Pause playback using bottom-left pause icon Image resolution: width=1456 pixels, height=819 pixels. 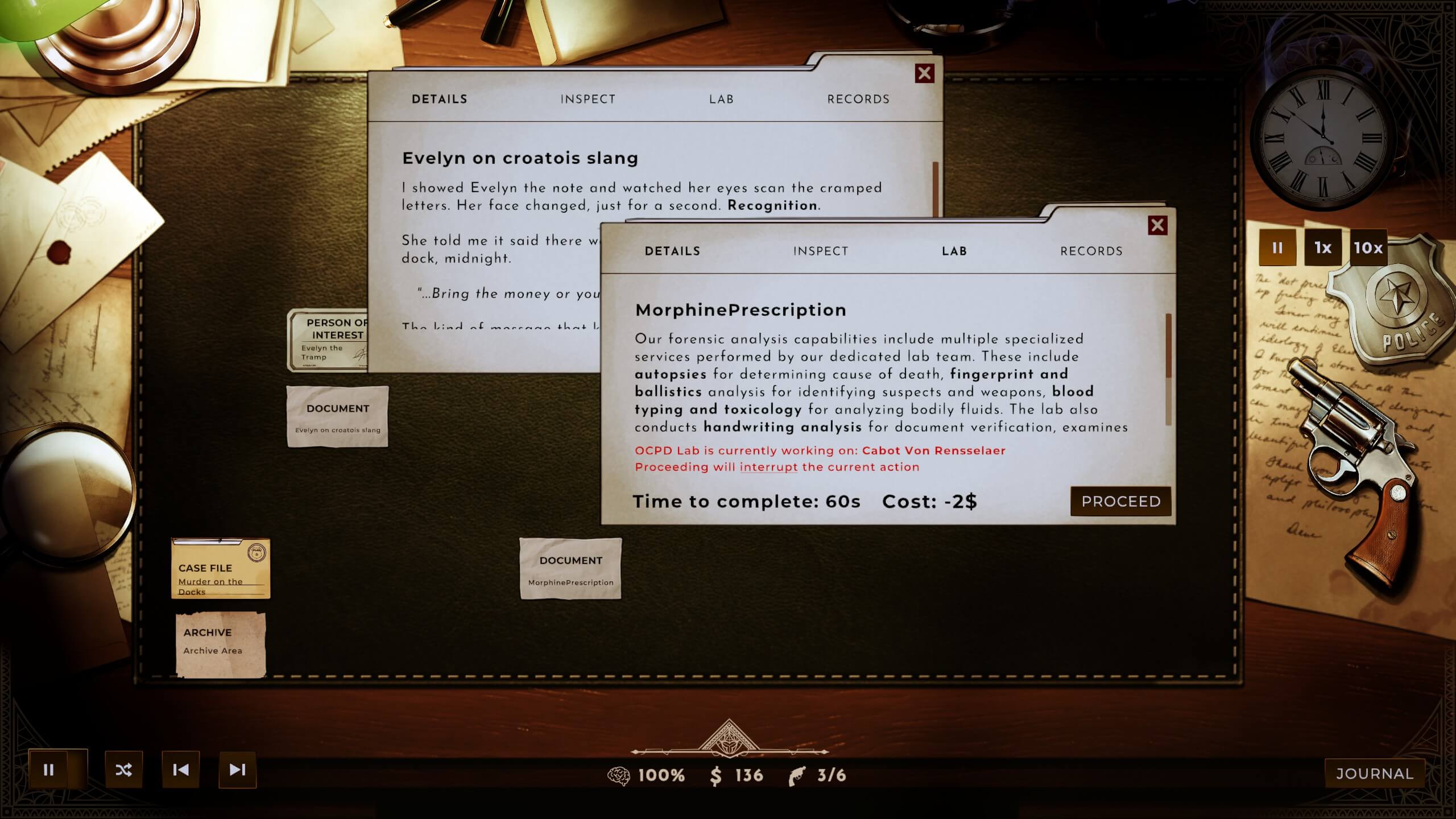50,770
